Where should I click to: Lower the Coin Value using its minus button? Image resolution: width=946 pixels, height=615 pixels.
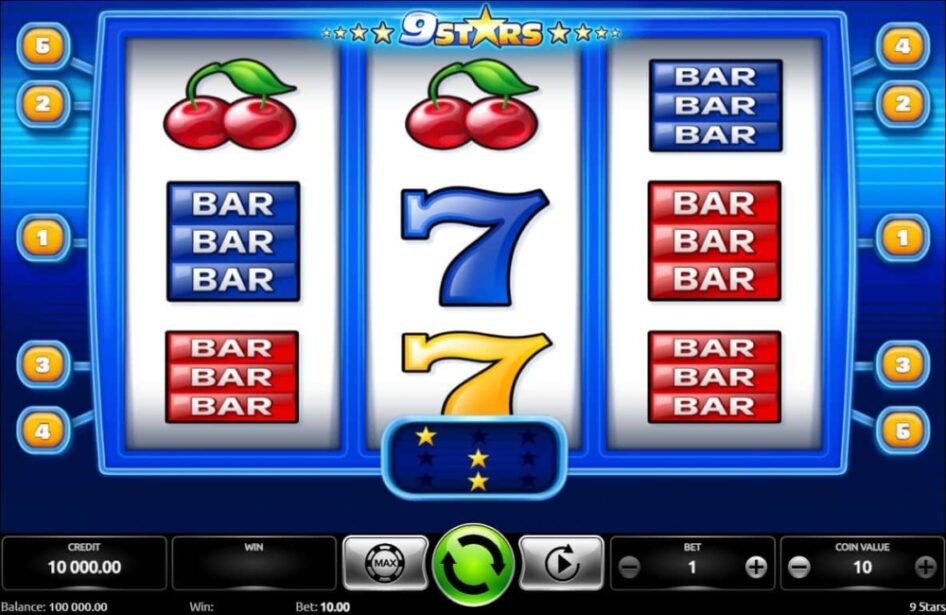798,567
